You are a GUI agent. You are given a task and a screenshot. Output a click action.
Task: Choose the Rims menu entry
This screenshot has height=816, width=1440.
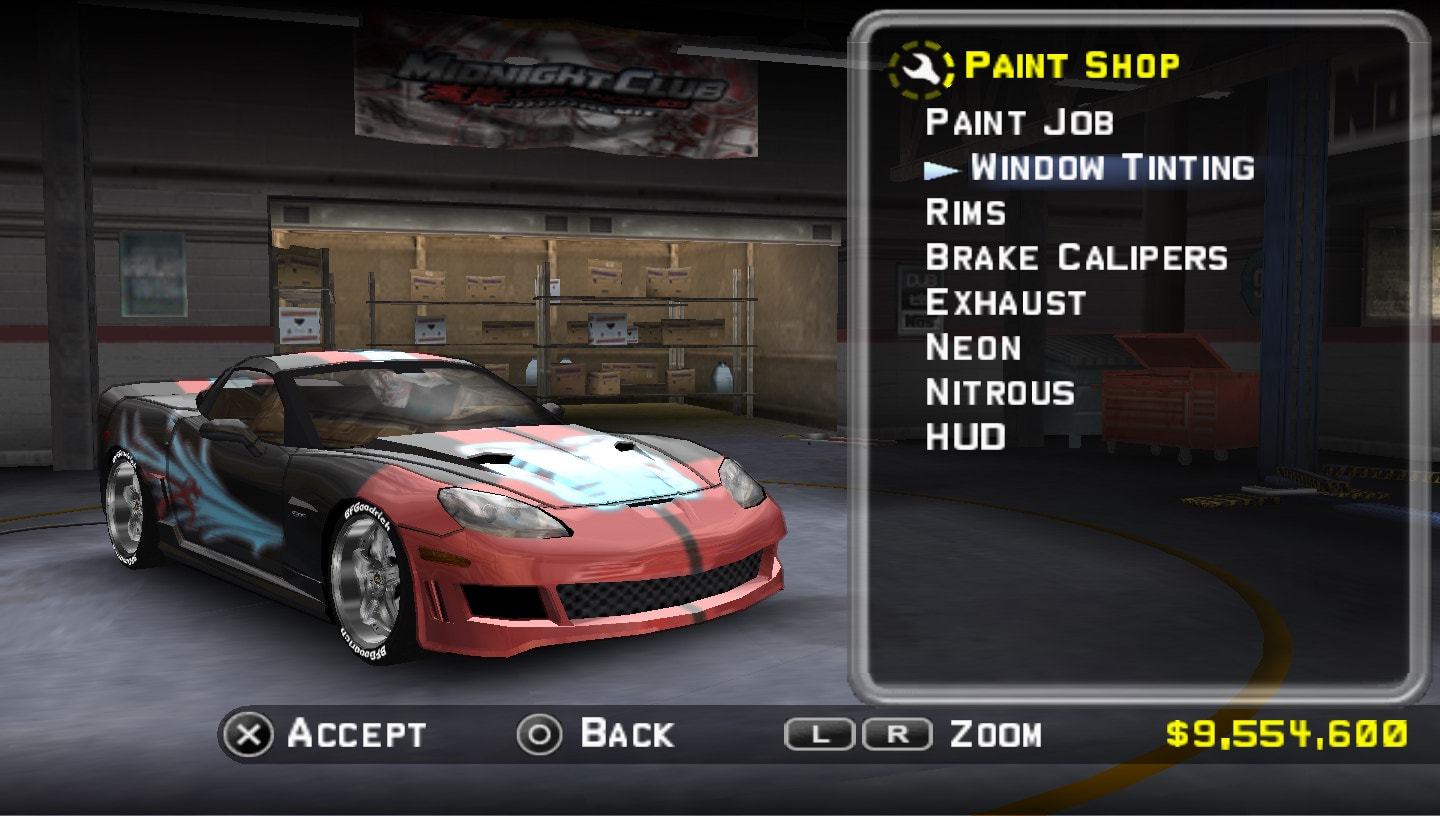(966, 212)
